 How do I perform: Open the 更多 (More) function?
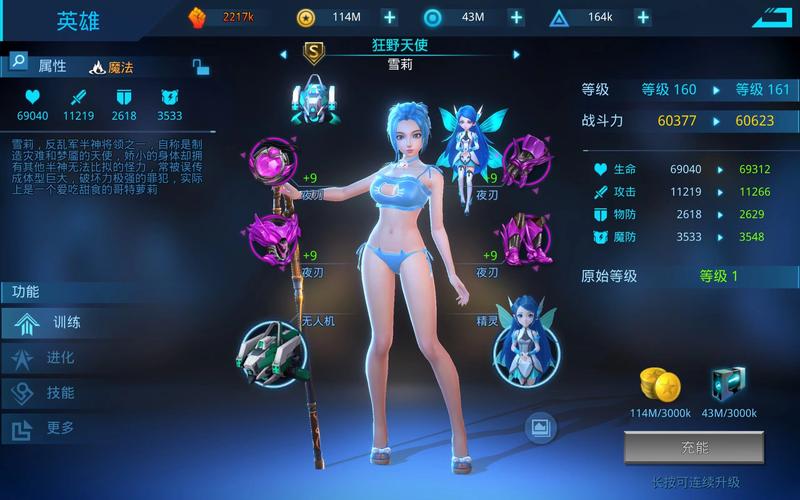point(60,428)
